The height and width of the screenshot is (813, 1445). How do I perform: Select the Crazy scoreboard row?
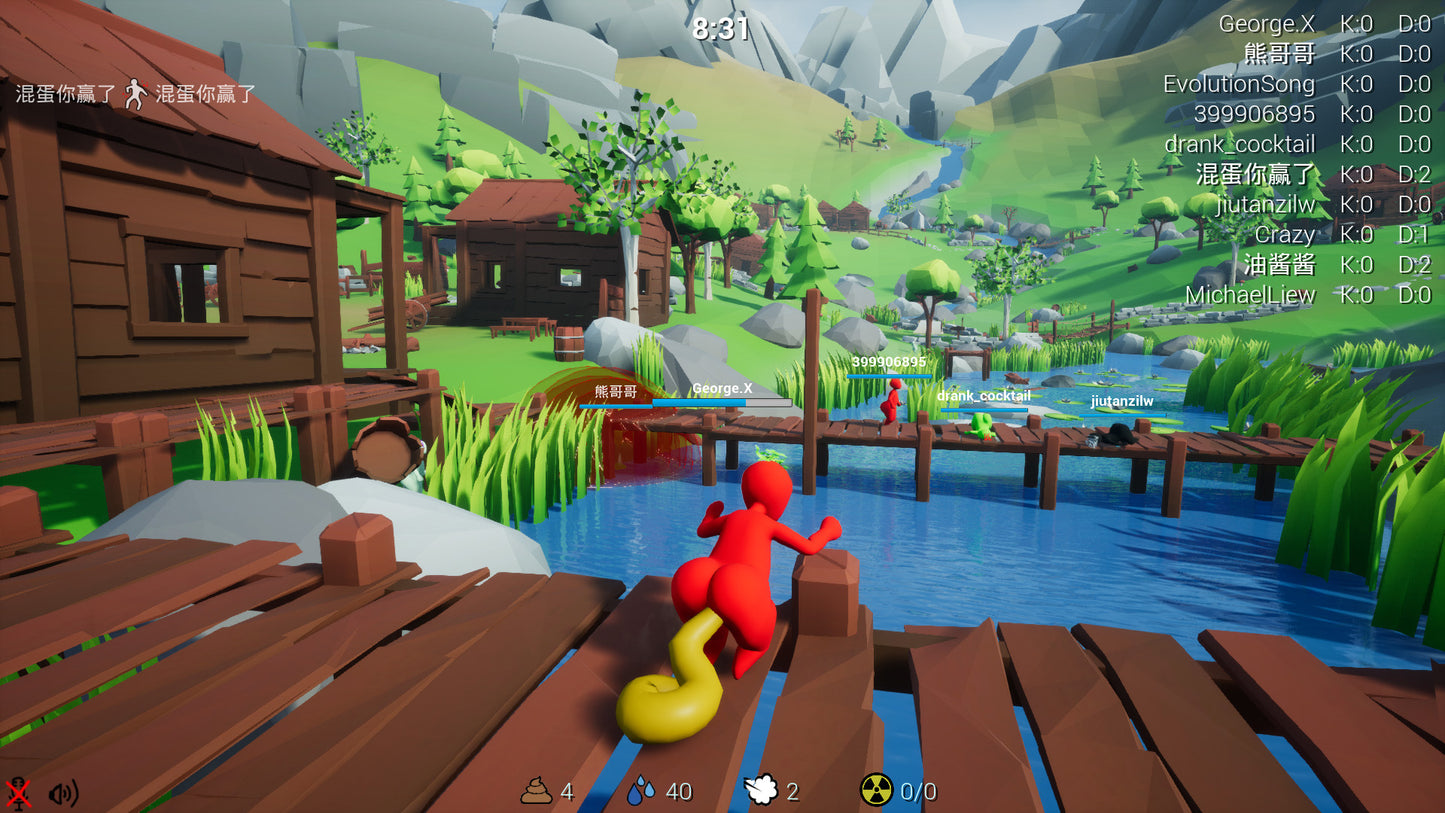[1284, 234]
